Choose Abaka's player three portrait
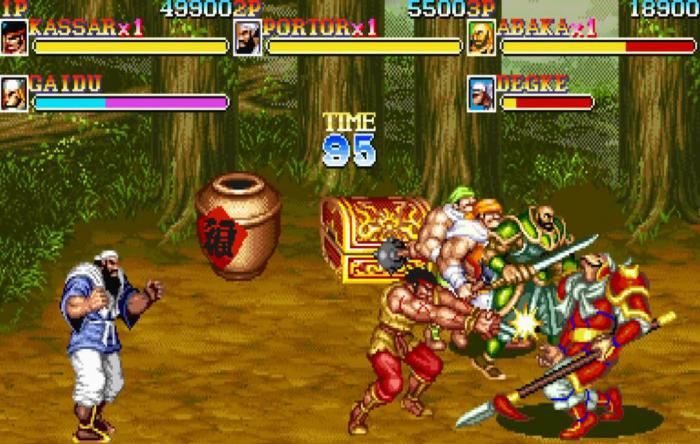Viewport: 700px width, 444px height. (x=482, y=37)
